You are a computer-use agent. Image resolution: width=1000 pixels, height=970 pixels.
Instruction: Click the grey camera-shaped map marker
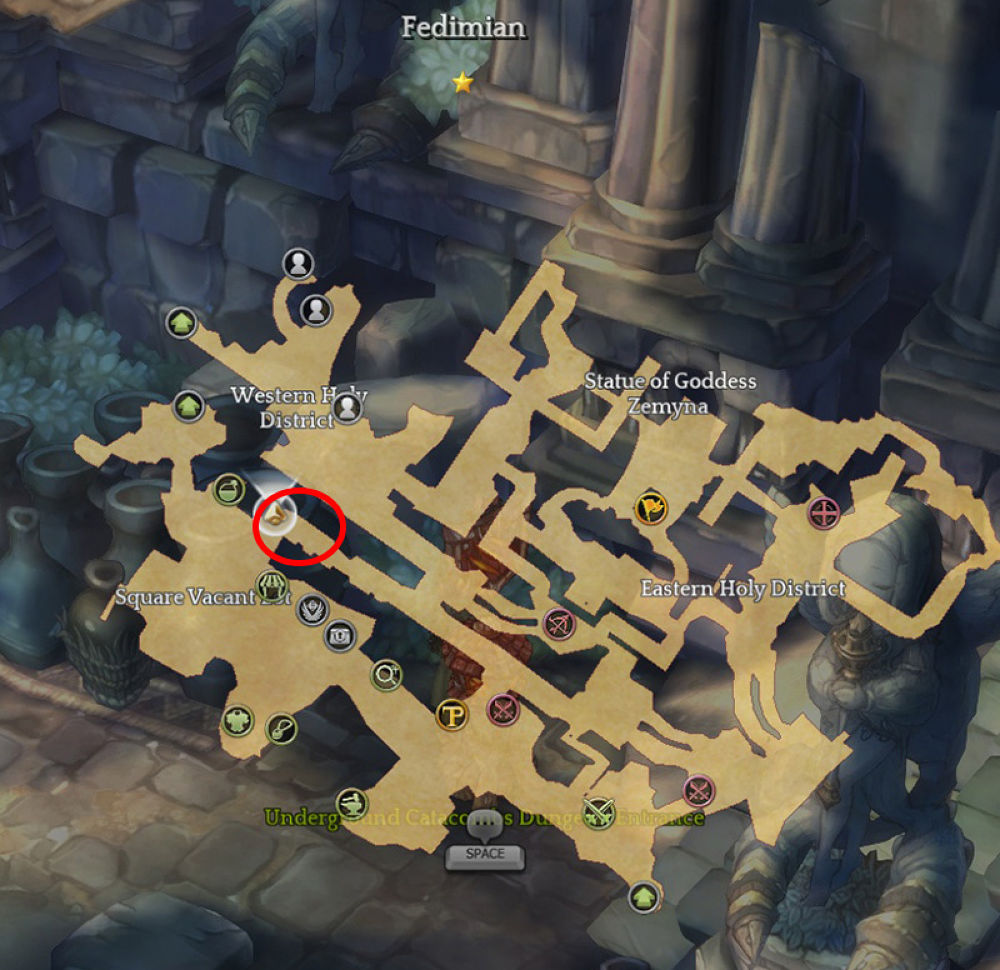pyautogui.click(x=340, y=635)
